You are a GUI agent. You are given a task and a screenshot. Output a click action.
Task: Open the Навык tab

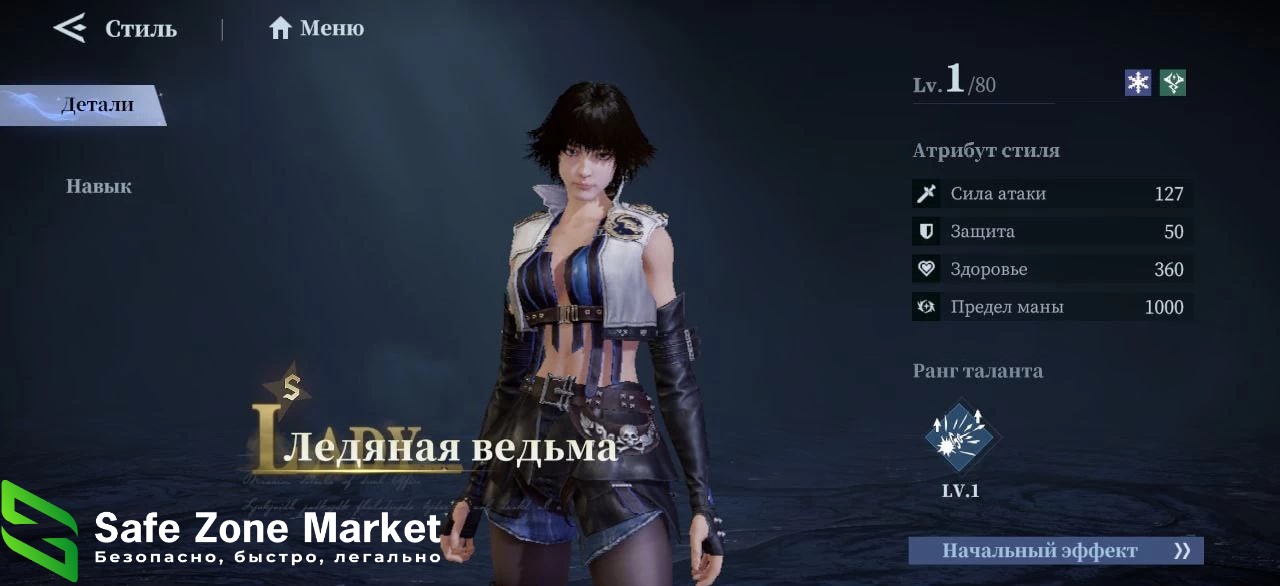tap(98, 186)
